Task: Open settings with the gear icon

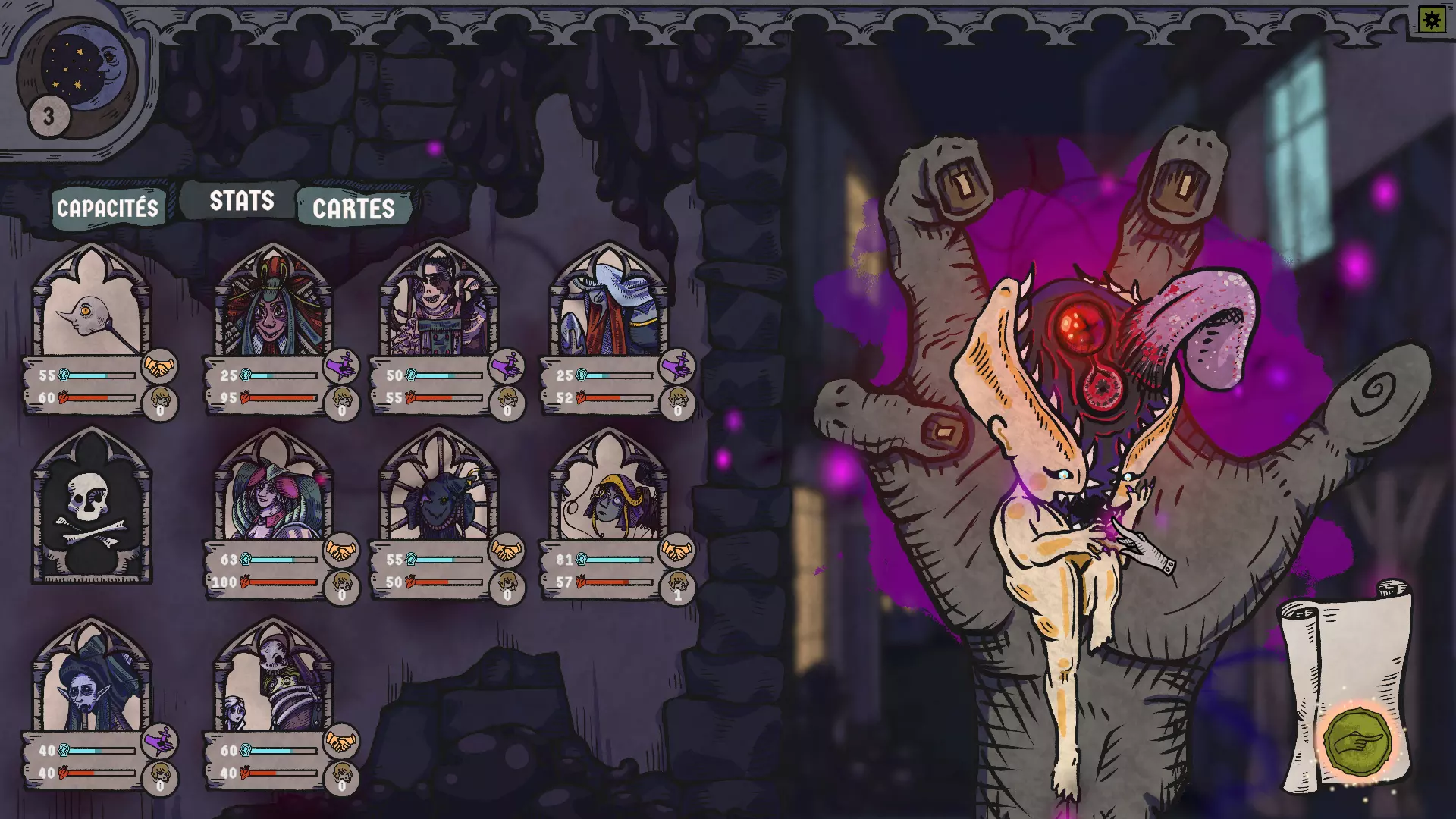Action: (1431, 20)
